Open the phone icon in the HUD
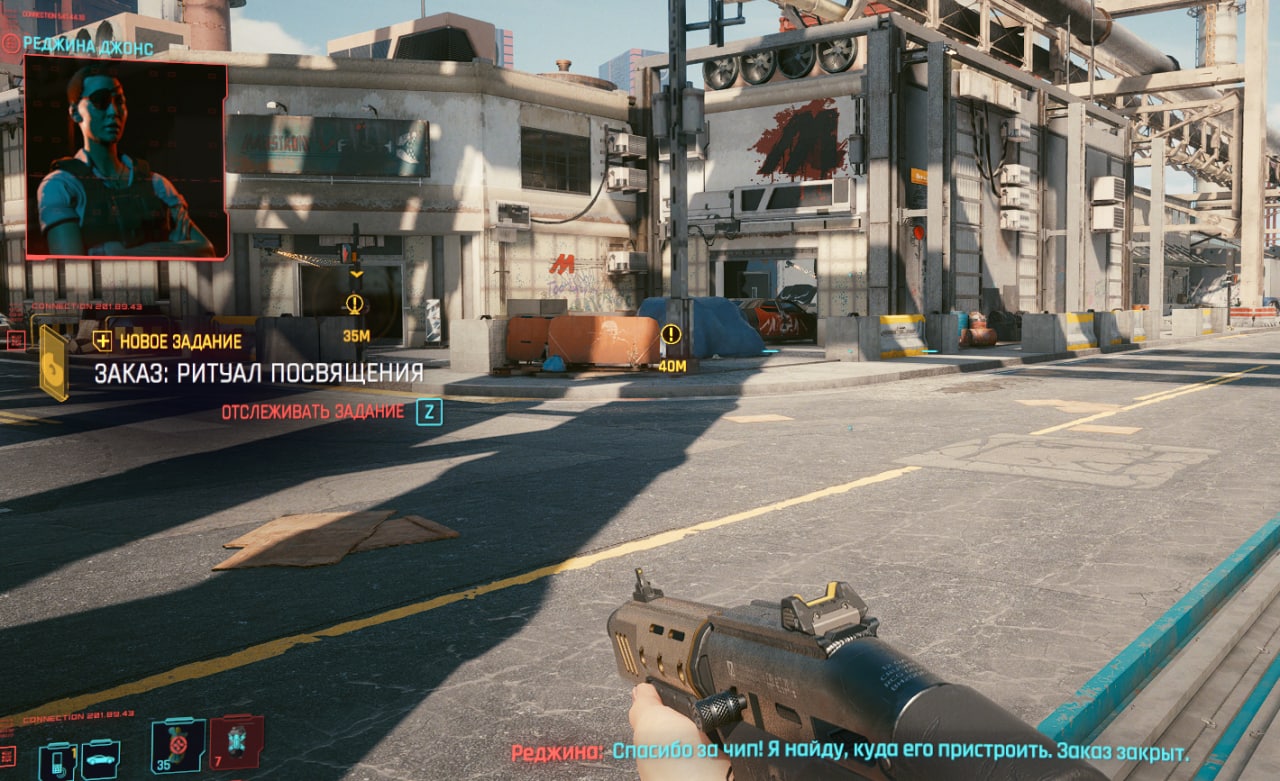 (57, 760)
